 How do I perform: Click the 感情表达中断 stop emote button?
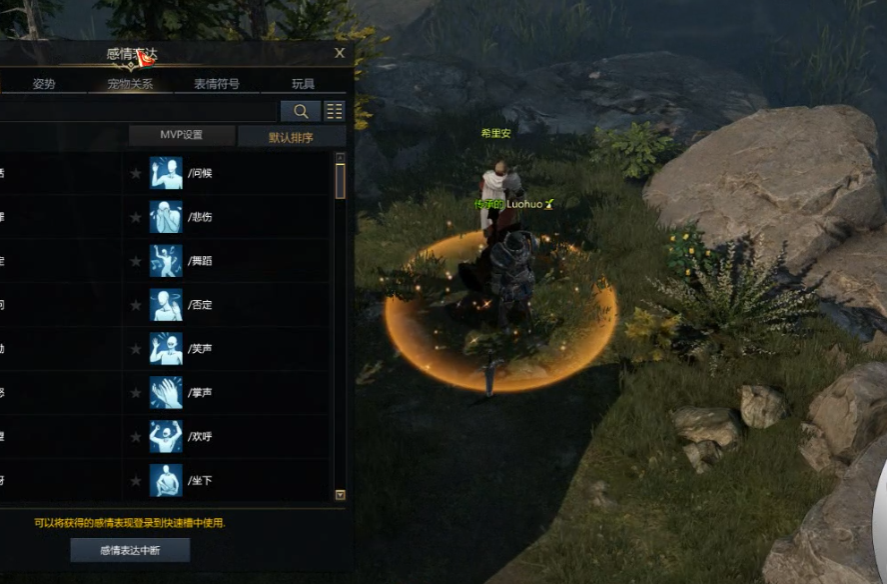click(130, 549)
